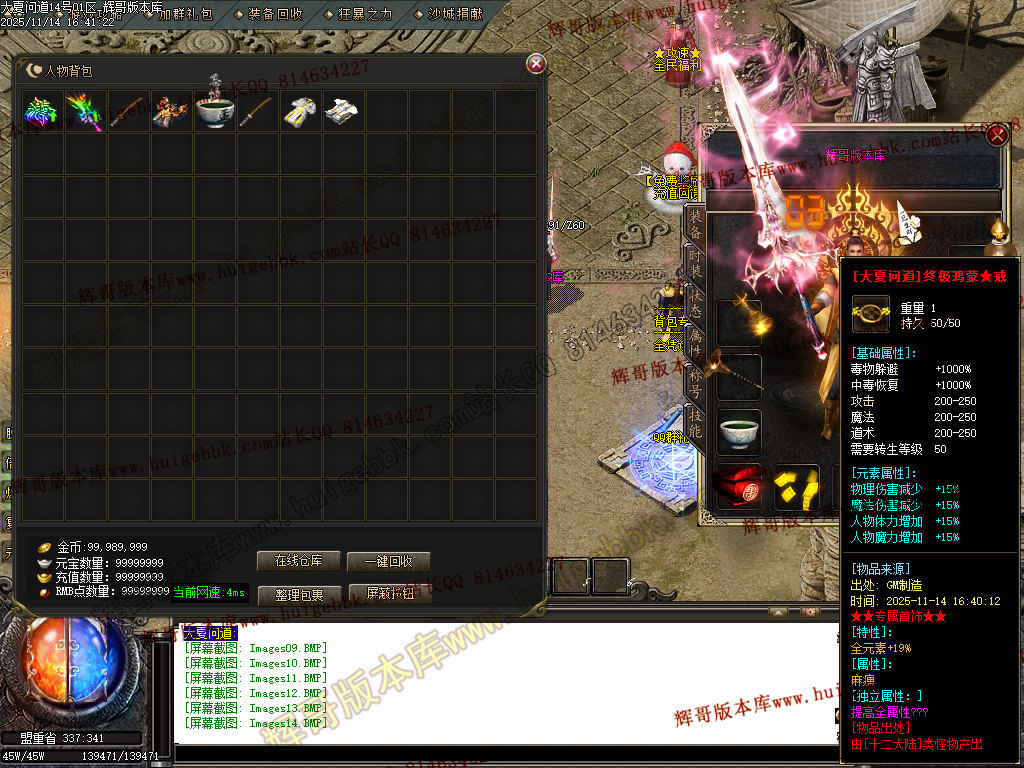
Task: Close the character equipment panel
Action: click(x=997, y=135)
